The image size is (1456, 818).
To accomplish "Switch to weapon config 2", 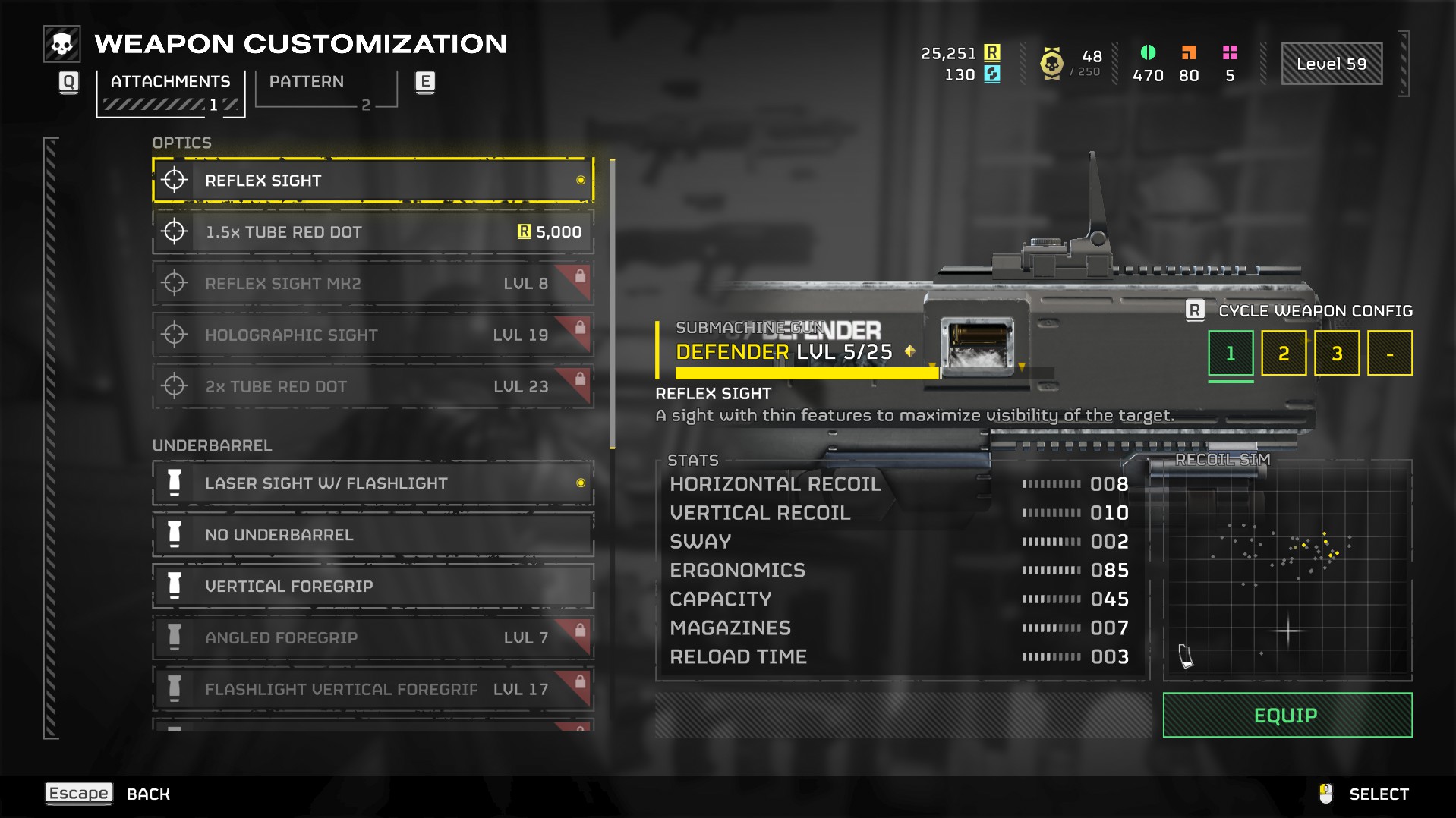I will (1283, 354).
